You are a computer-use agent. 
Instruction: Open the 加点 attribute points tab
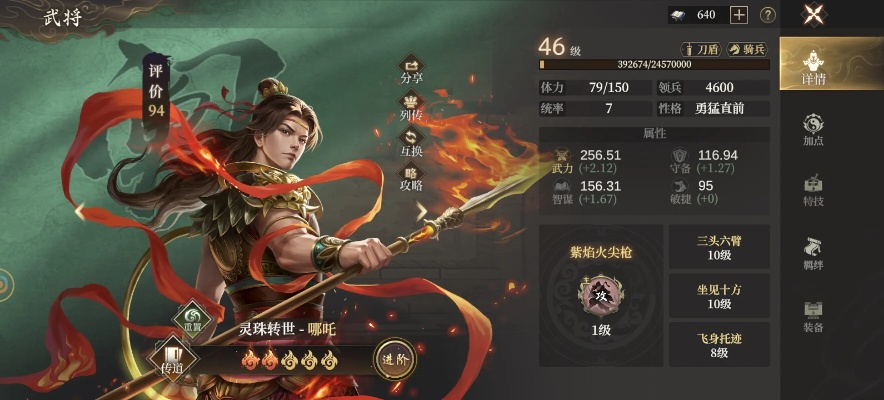tap(814, 129)
